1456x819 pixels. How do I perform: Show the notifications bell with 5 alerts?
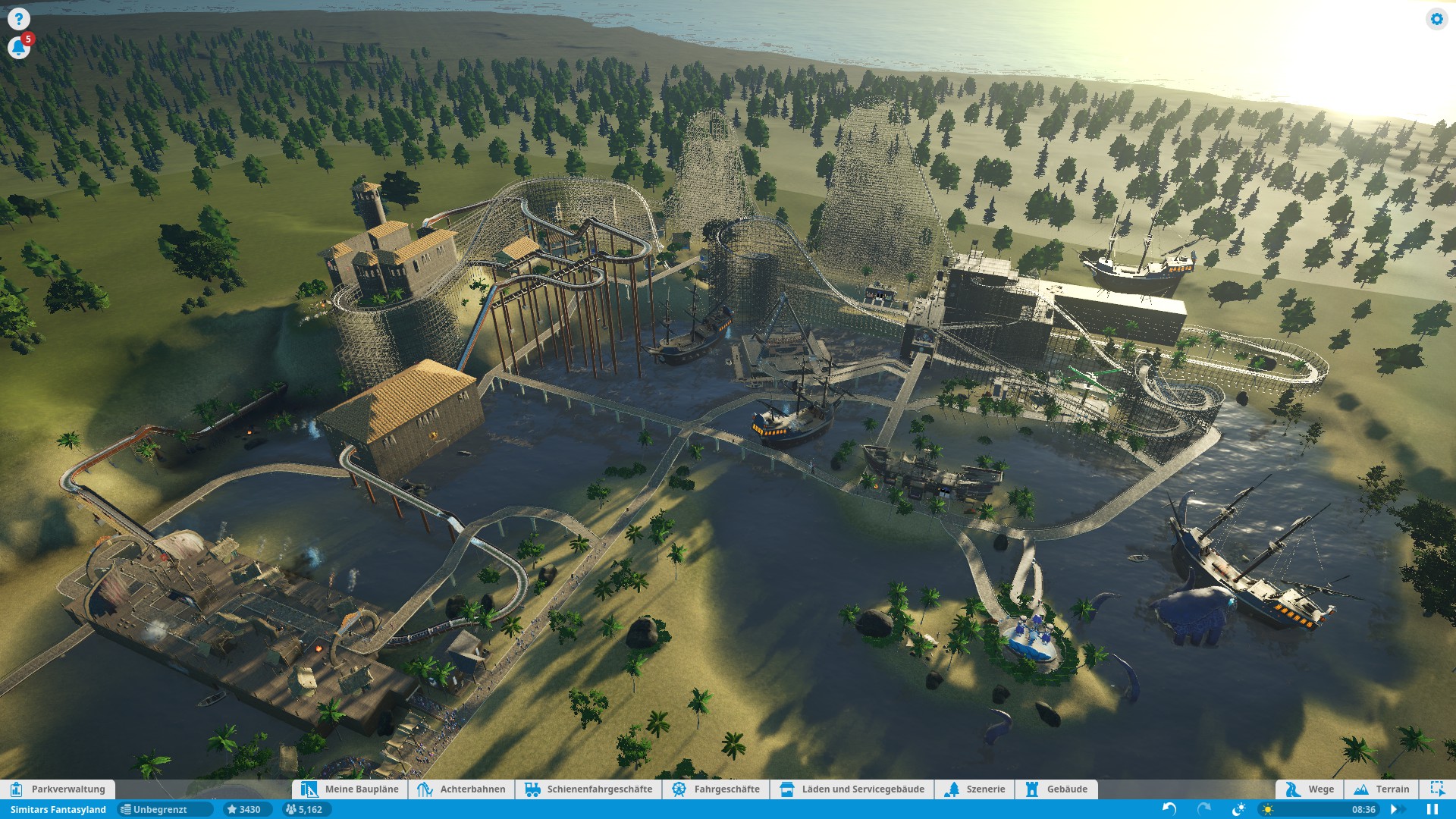18,48
